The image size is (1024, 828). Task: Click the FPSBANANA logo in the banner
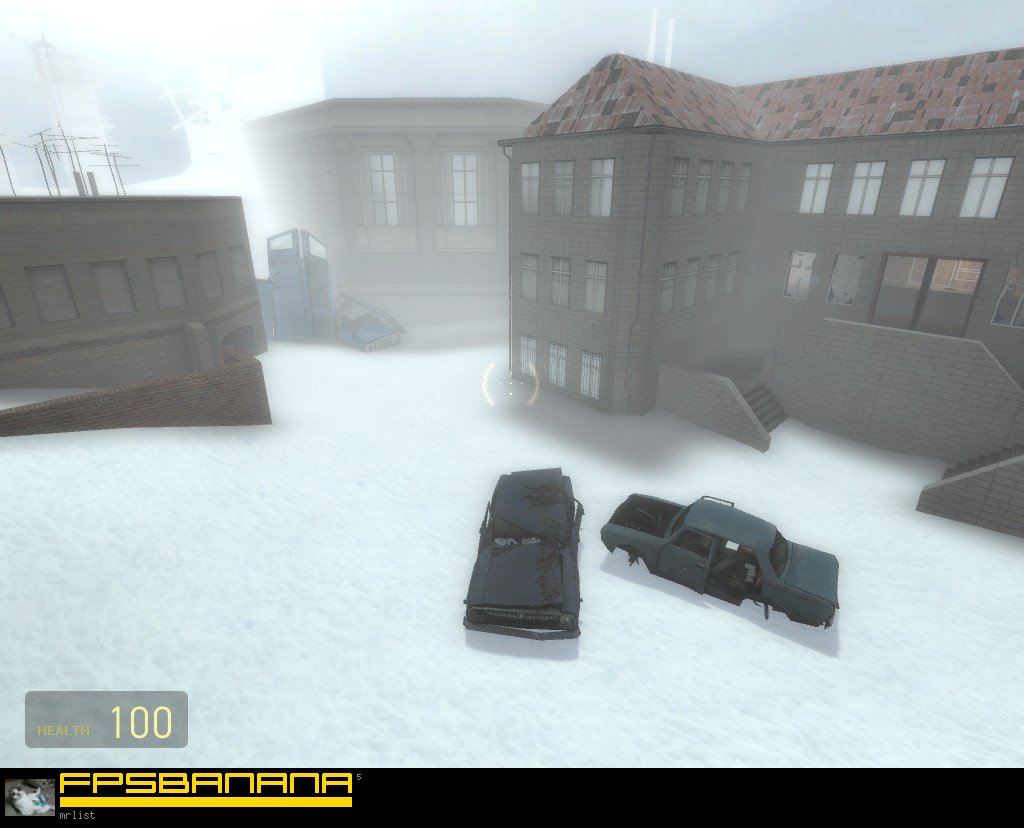pyautogui.click(x=206, y=788)
